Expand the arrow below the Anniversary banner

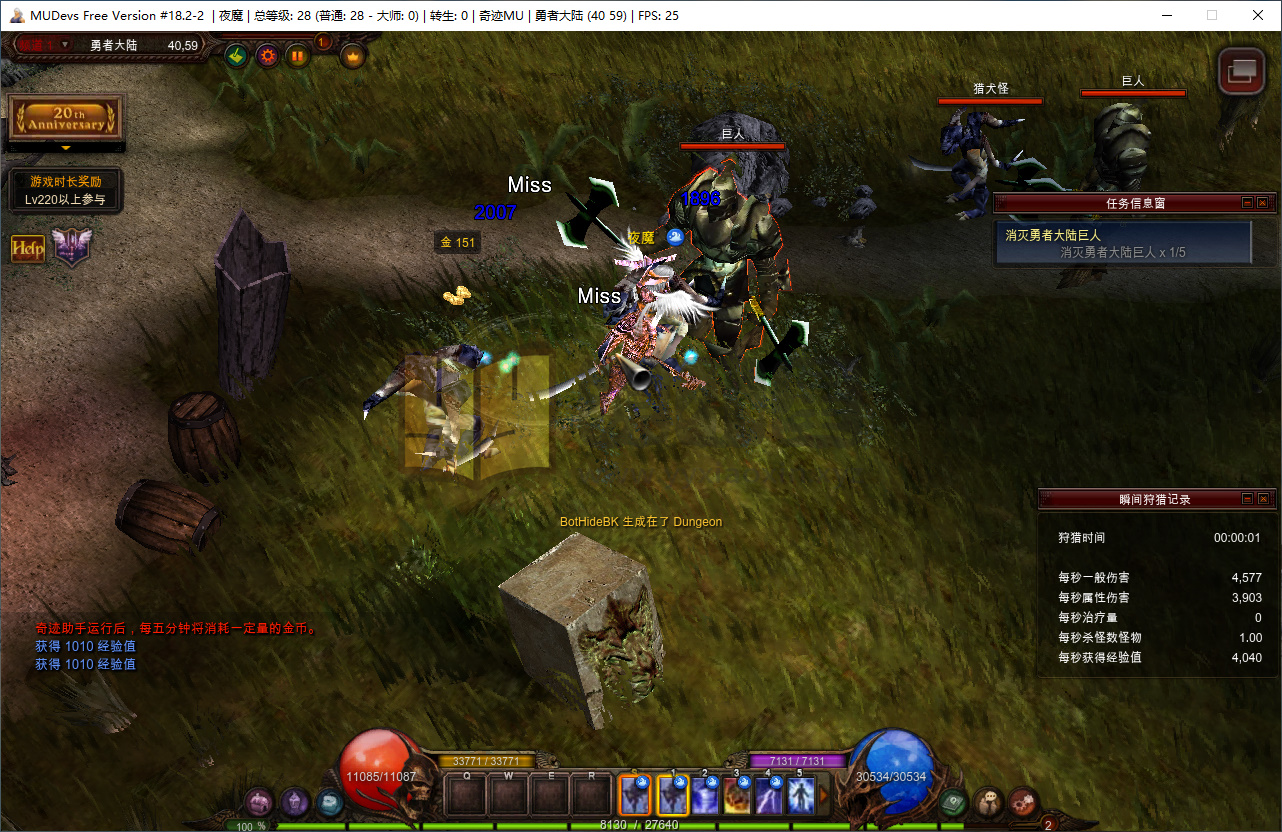click(x=65, y=148)
